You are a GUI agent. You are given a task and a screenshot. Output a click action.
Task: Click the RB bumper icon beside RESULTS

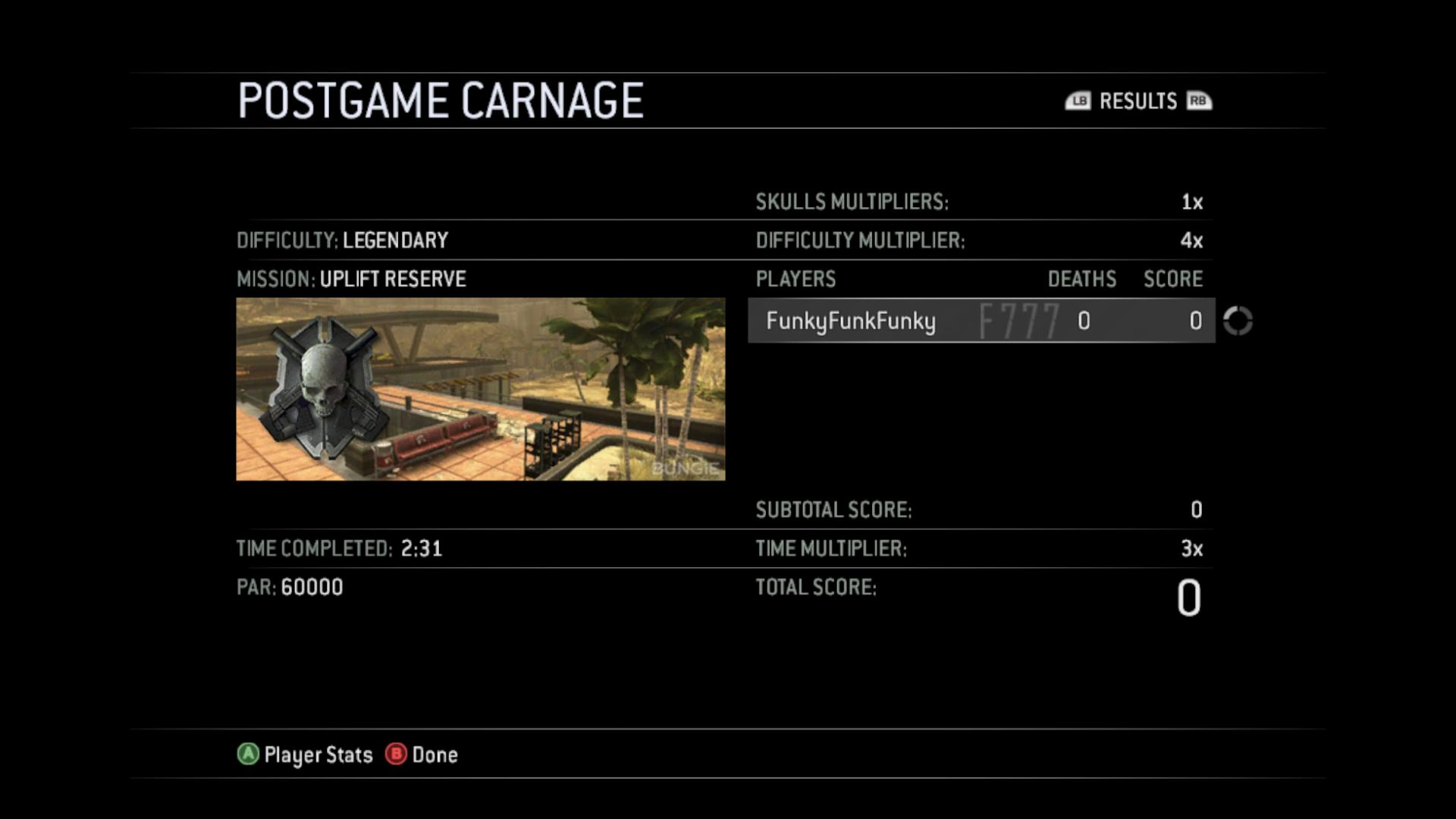[1197, 101]
